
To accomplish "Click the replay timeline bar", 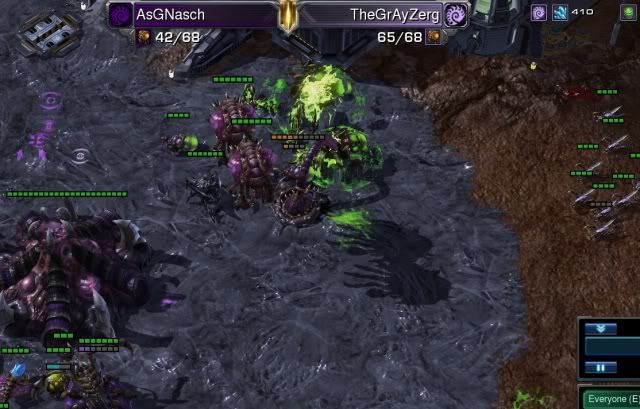I will click(x=612, y=346).
